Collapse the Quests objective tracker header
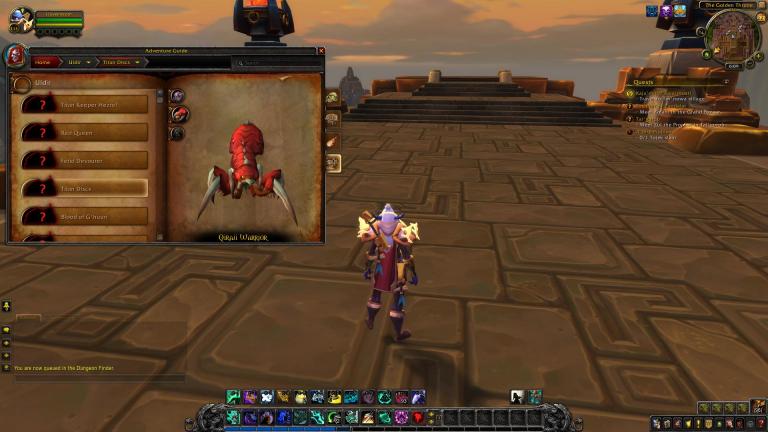This screenshot has width=768, height=432. point(727,81)
